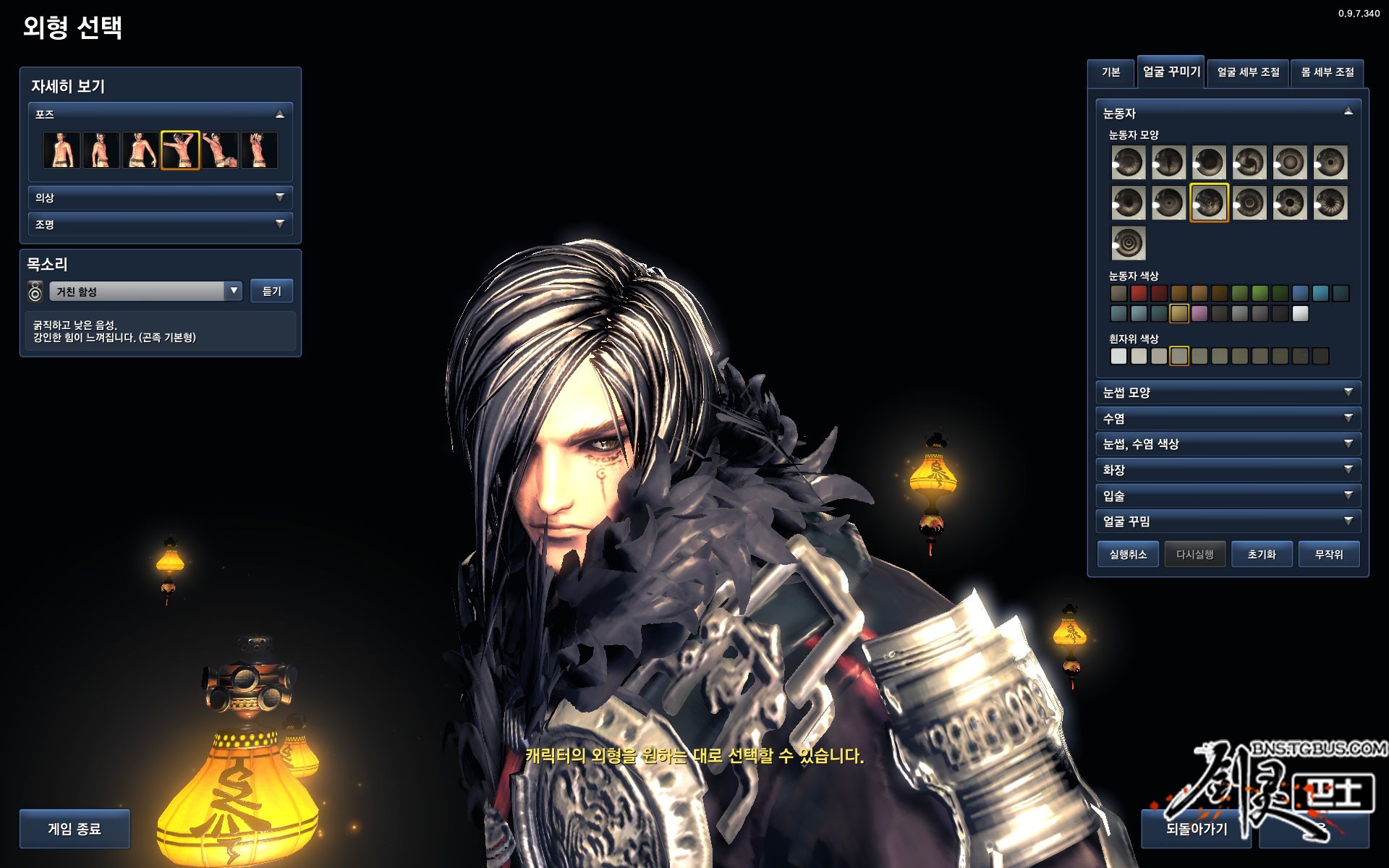Show the 입술 options
The height and width of the screenshot is (868, 1389).
[x=1228, y=496]
